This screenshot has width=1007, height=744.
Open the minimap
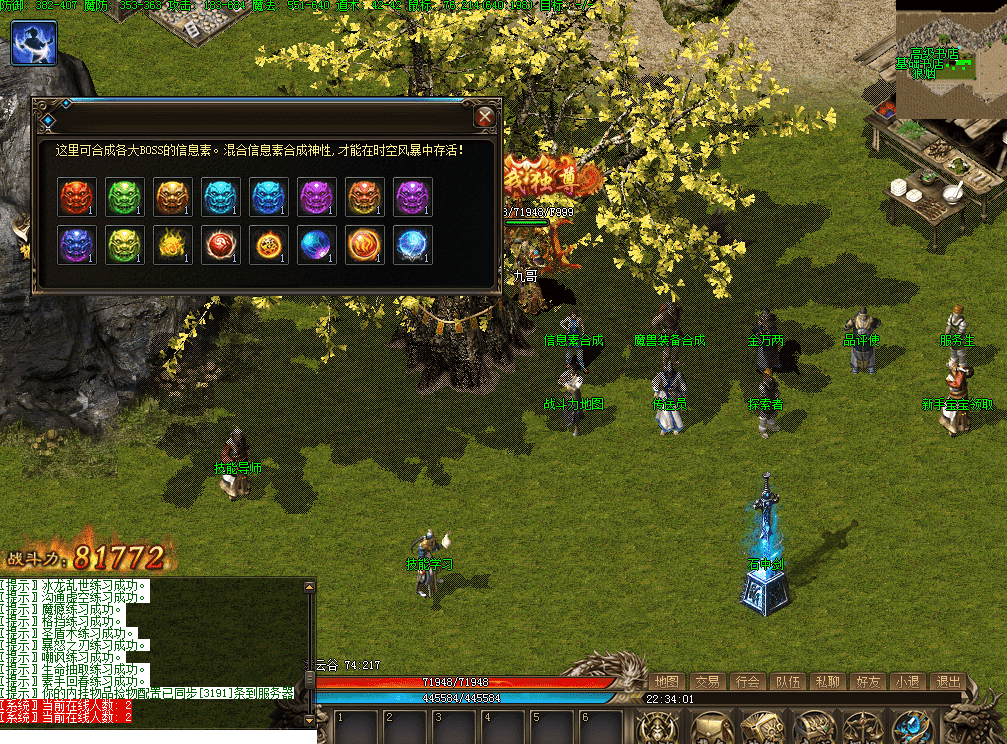[949, 58]
